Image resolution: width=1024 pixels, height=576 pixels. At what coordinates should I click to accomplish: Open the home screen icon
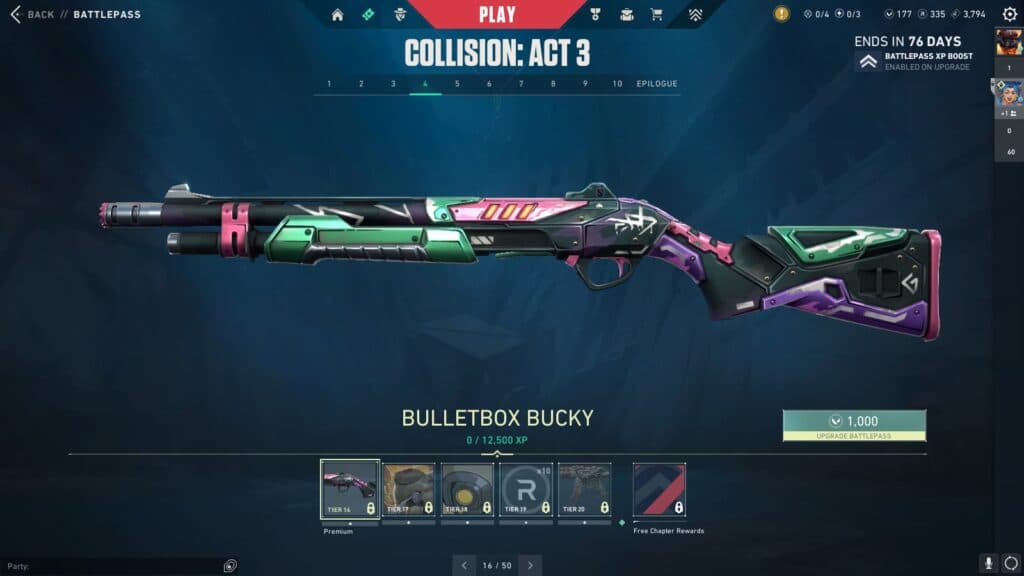point(337,14)
